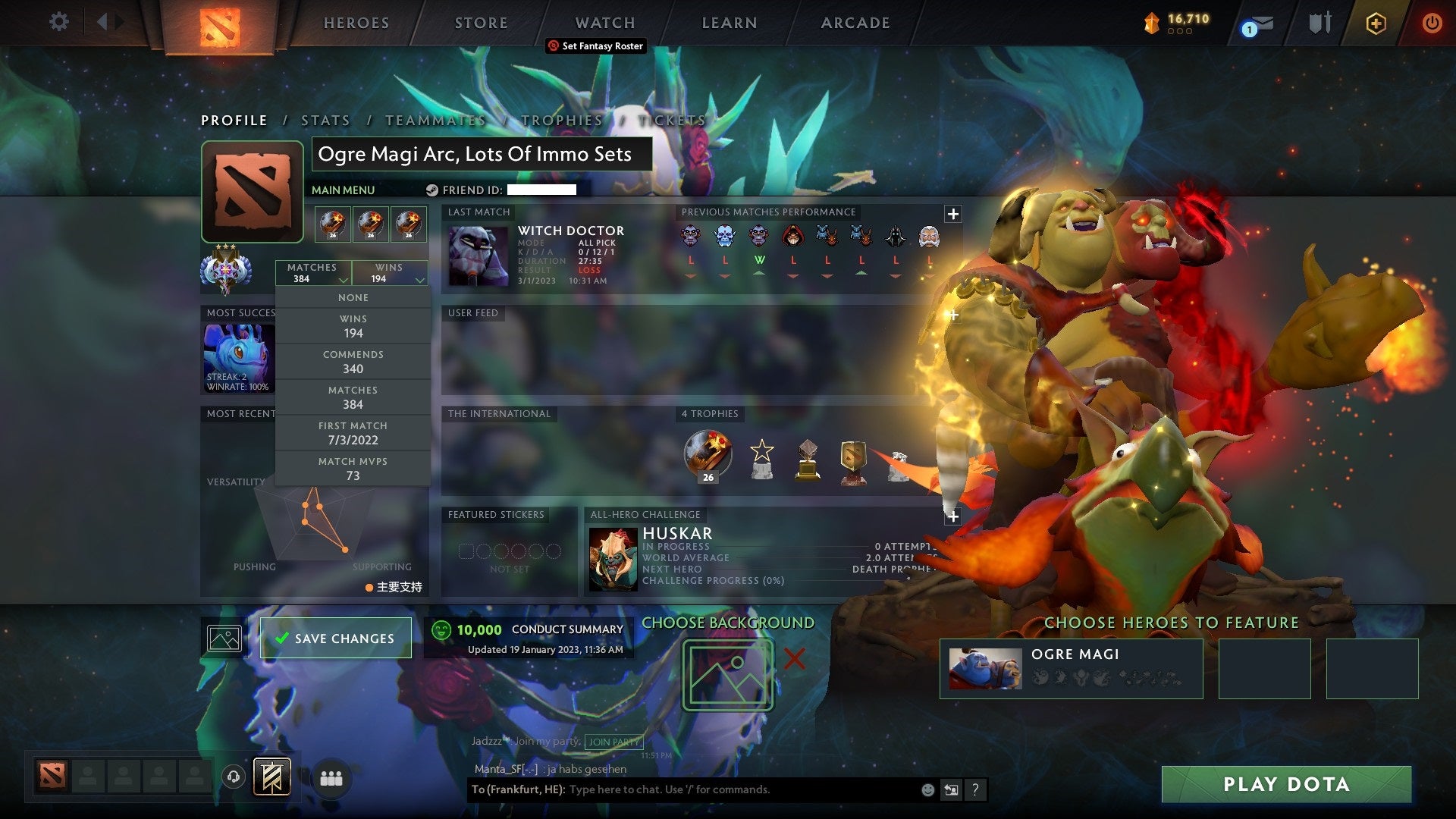Open the WATCH menu
Screen dimensions: 1456x819
tap(604, 22)
